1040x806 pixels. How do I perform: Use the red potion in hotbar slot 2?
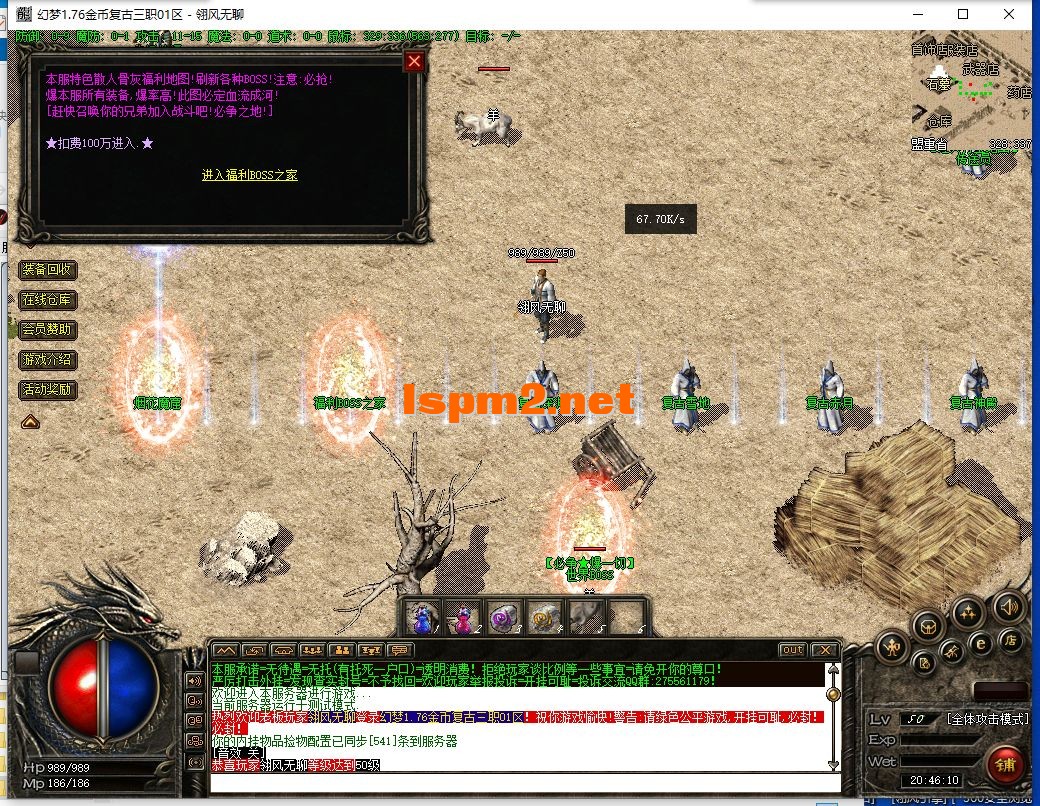pos(463,617)
